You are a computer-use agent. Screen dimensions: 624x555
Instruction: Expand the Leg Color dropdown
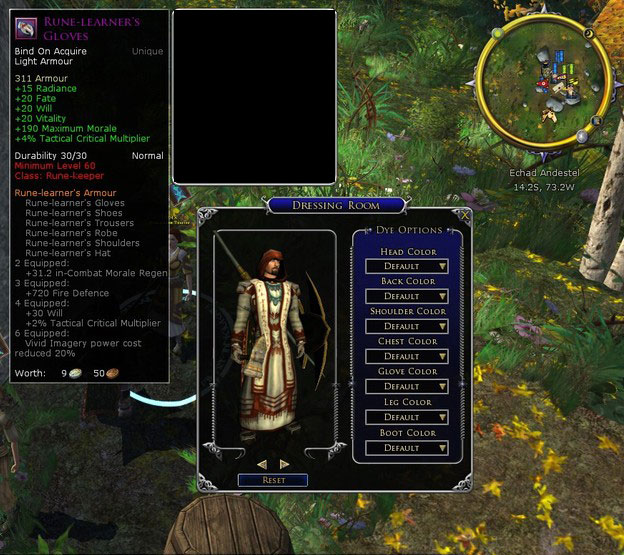click(407, 417)
